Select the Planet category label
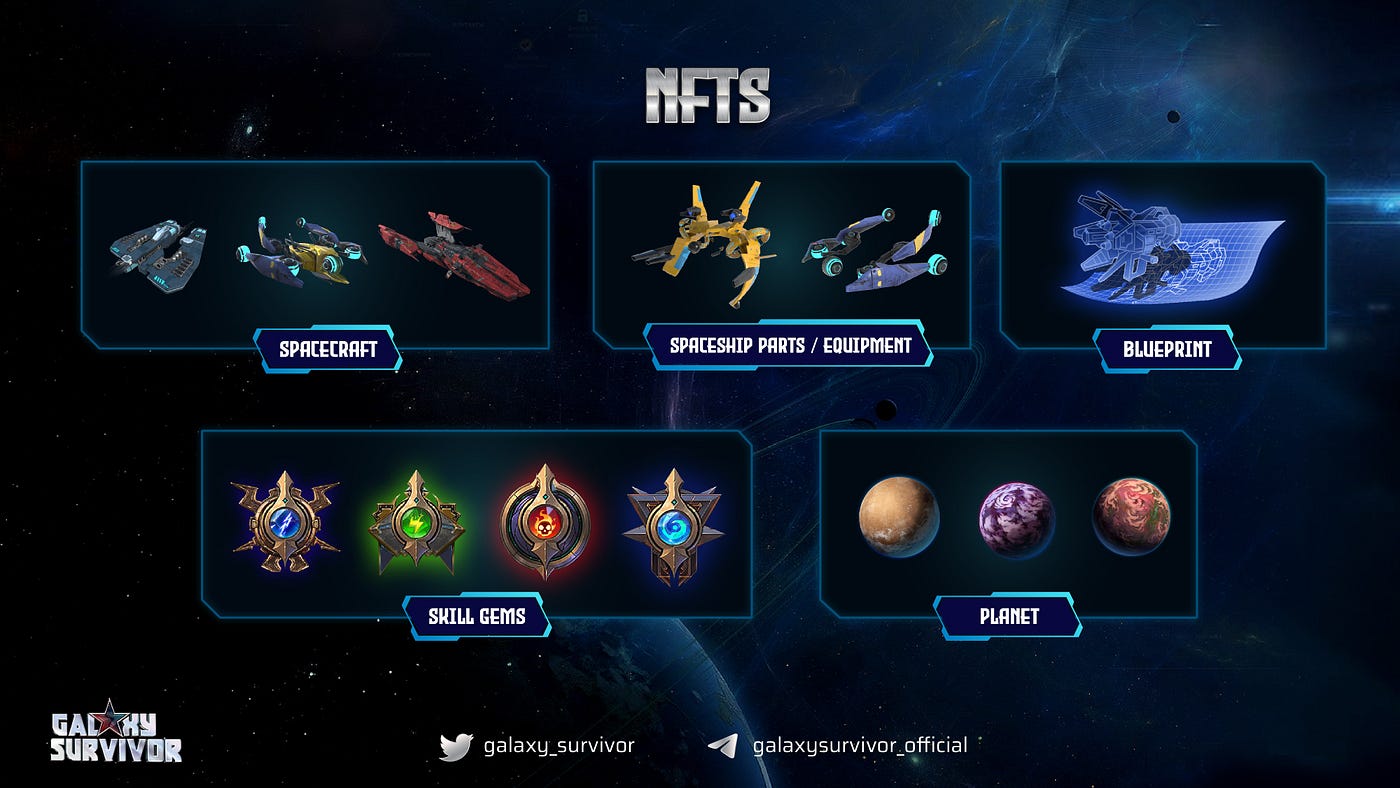 [1008, 616]
